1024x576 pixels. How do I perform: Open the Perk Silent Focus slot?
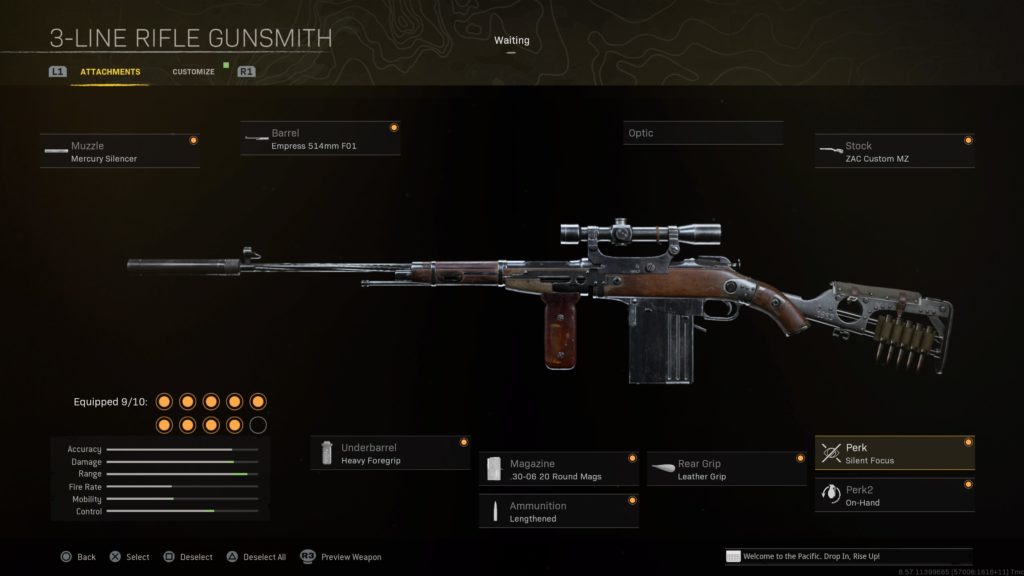point(894,454)
